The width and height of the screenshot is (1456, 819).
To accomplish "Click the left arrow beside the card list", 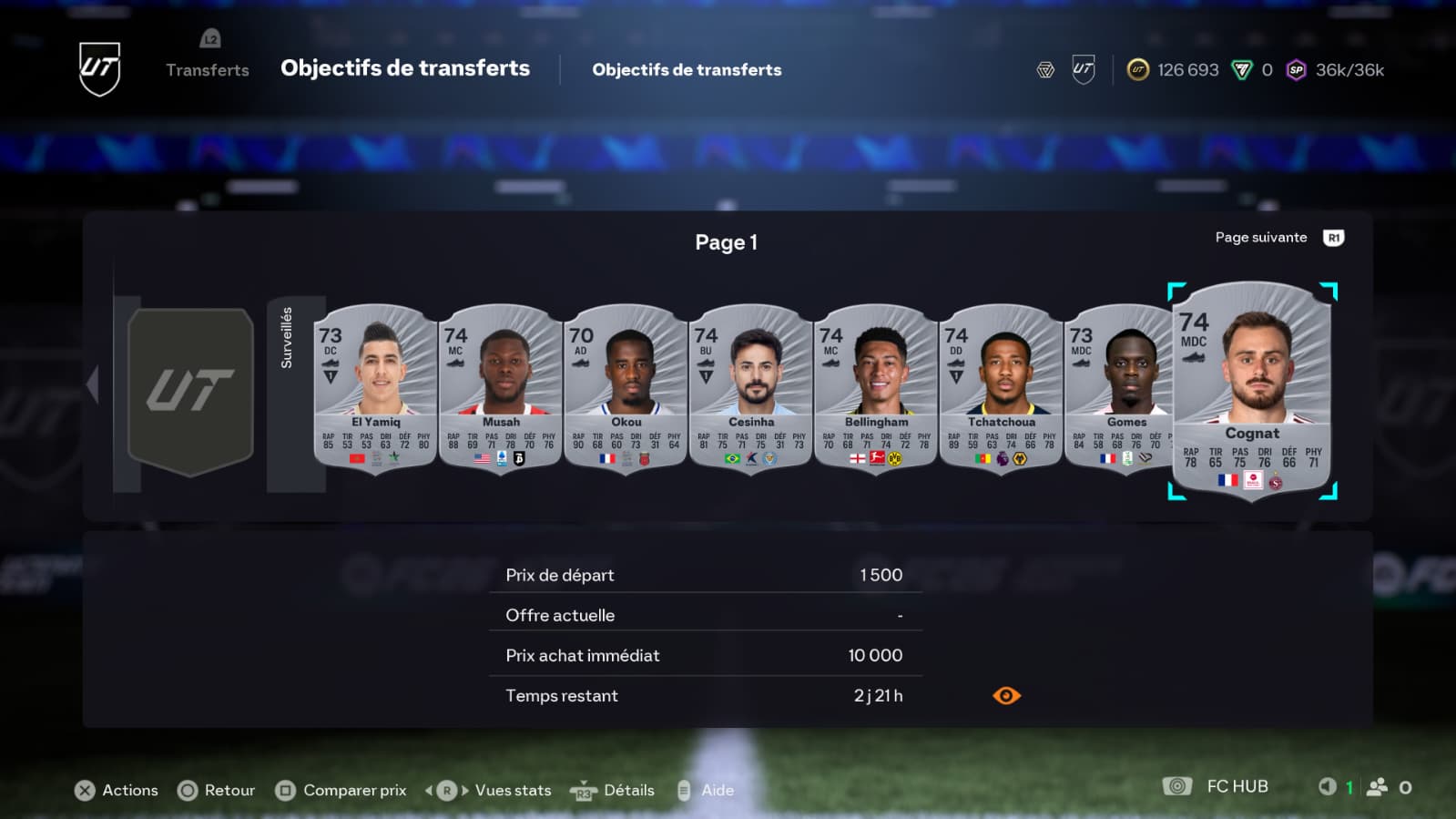I will (94, 384).
